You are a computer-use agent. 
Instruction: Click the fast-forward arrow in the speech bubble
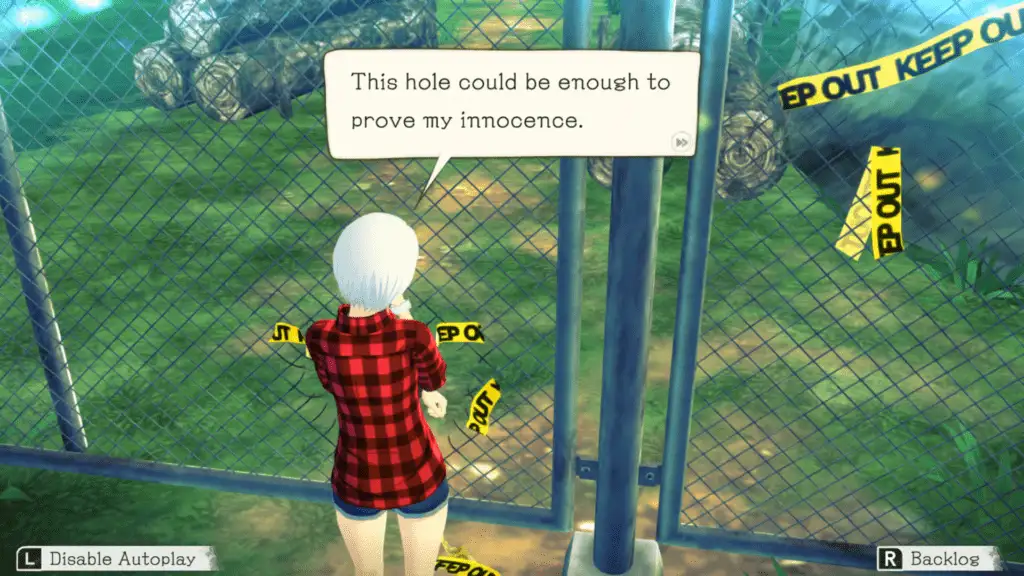coord(680,142)
